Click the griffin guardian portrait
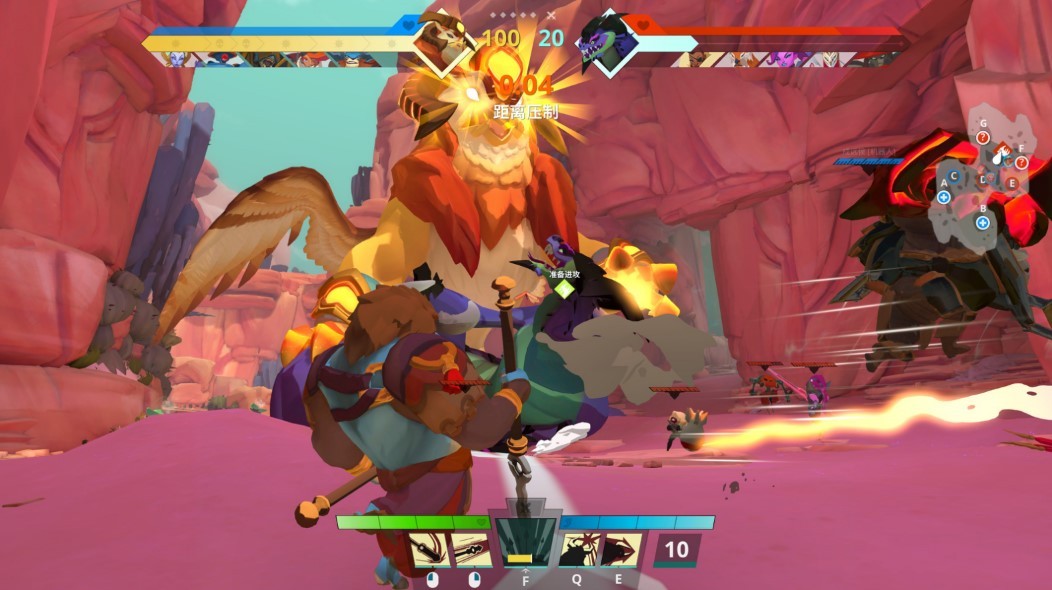Screen dimensions: 1052x590 (x=443, y=40)
